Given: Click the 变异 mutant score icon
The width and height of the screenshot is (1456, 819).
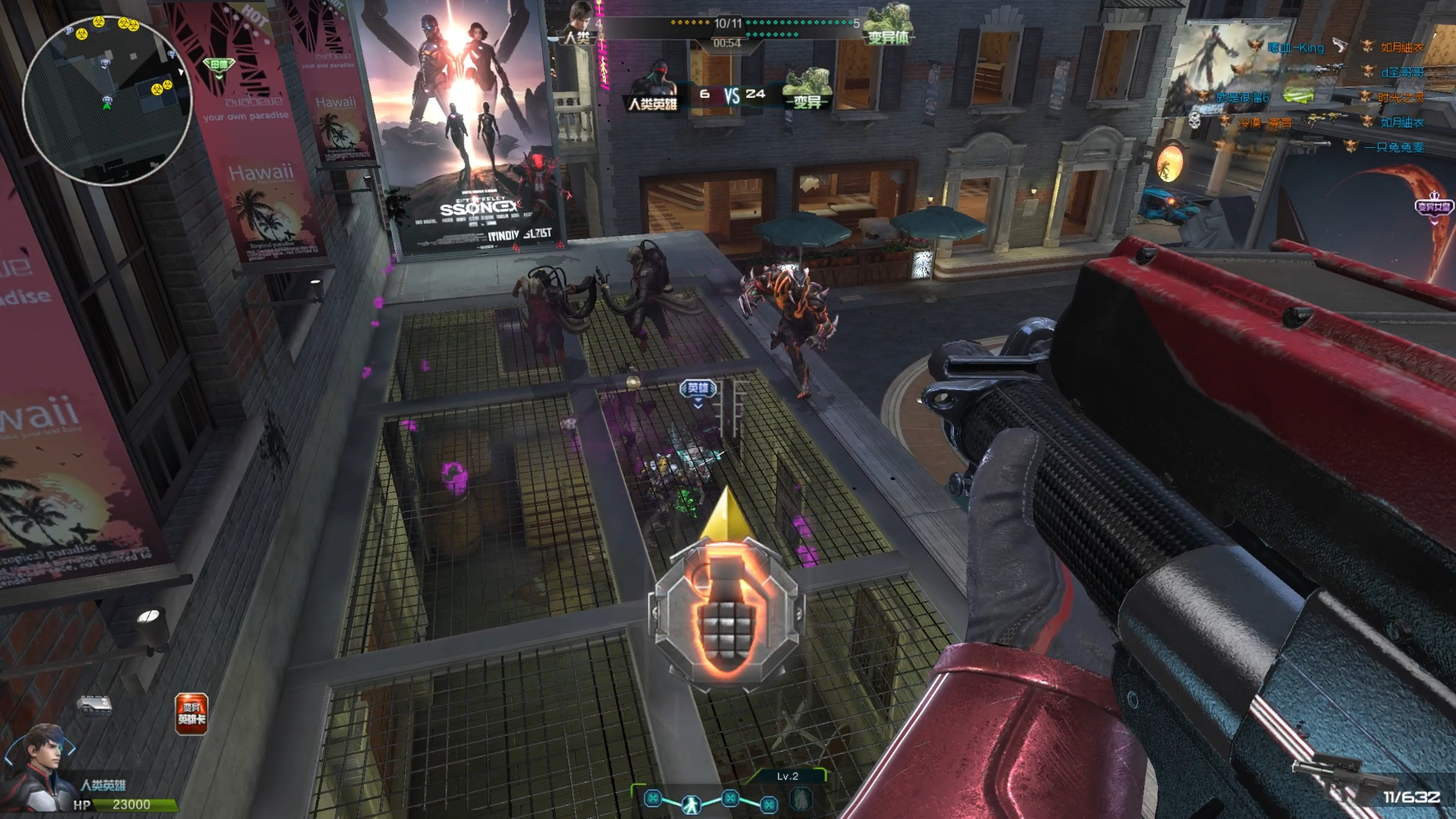Looking at the screenshot, I should 808,89.
